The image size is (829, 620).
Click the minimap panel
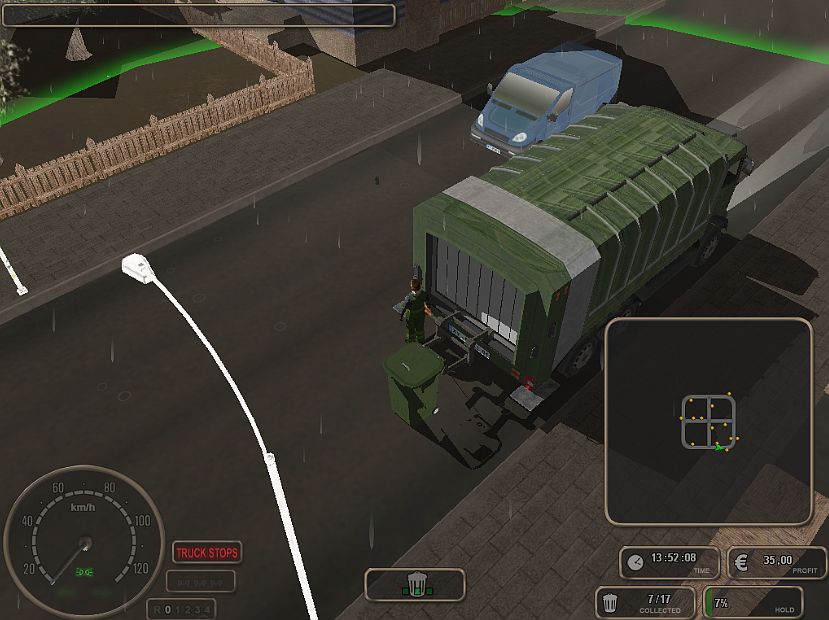click(x=708, y=422)
